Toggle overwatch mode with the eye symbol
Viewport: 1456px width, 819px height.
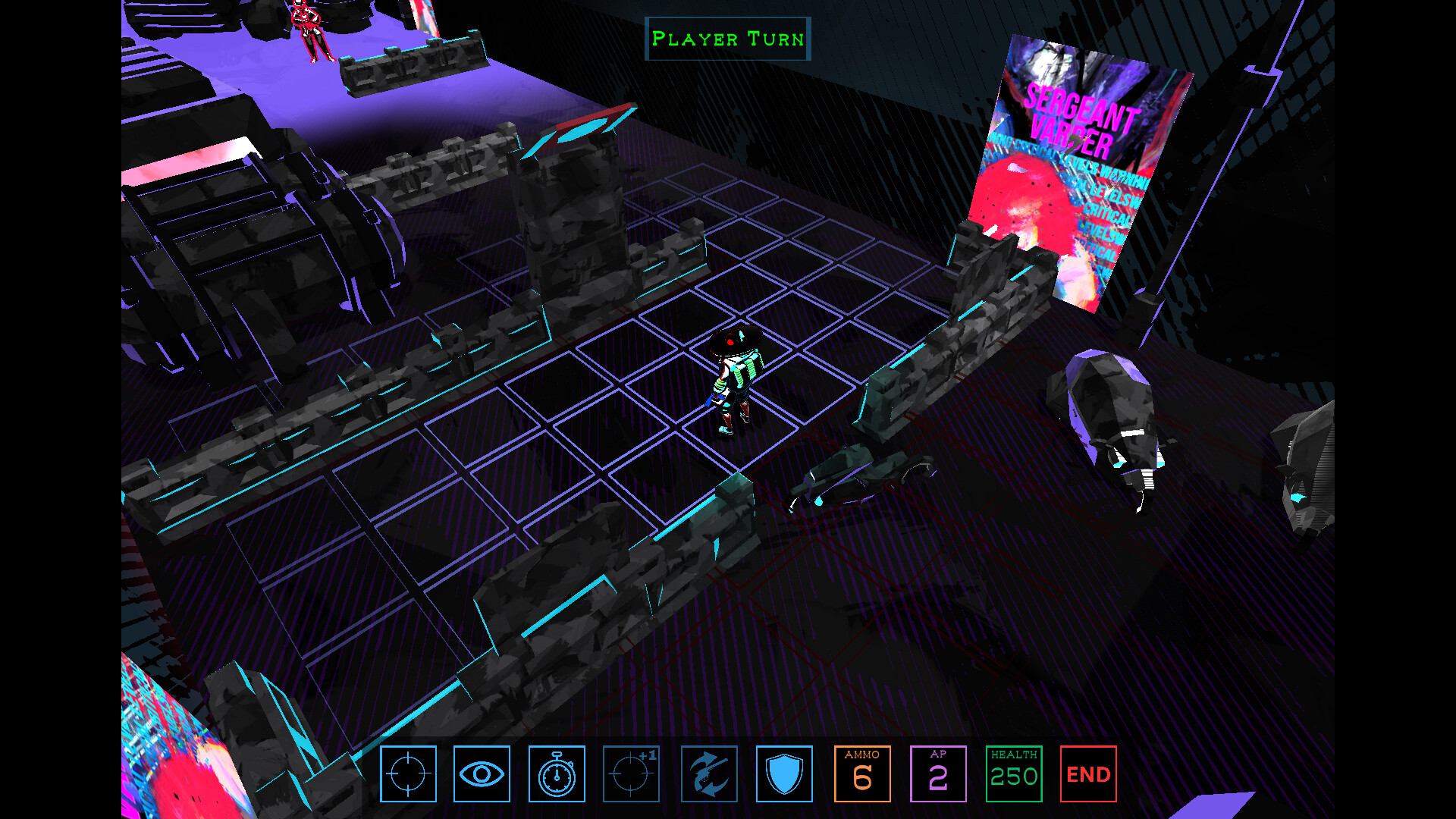483,773
